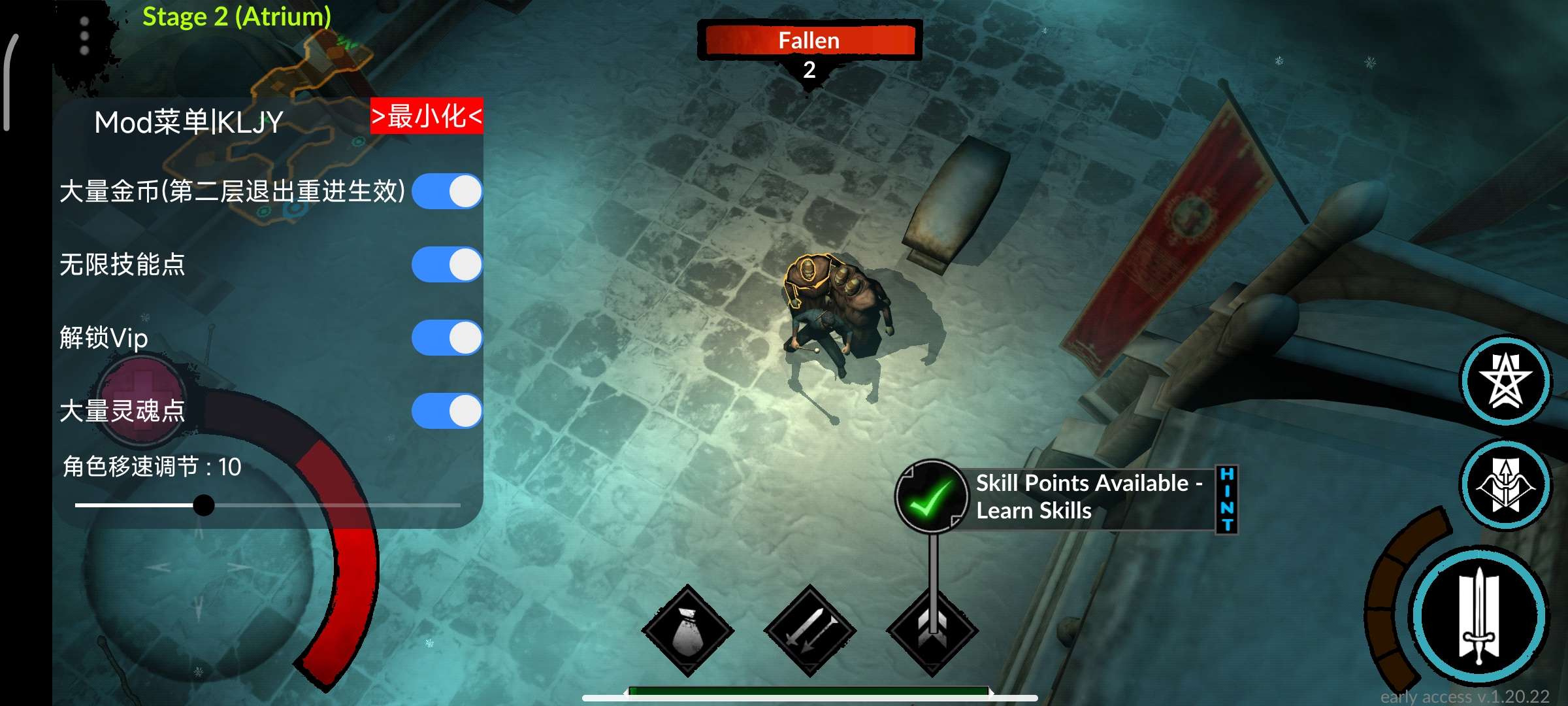Click the 角色移速调节 speed slider handle

[x=204, y=505]
